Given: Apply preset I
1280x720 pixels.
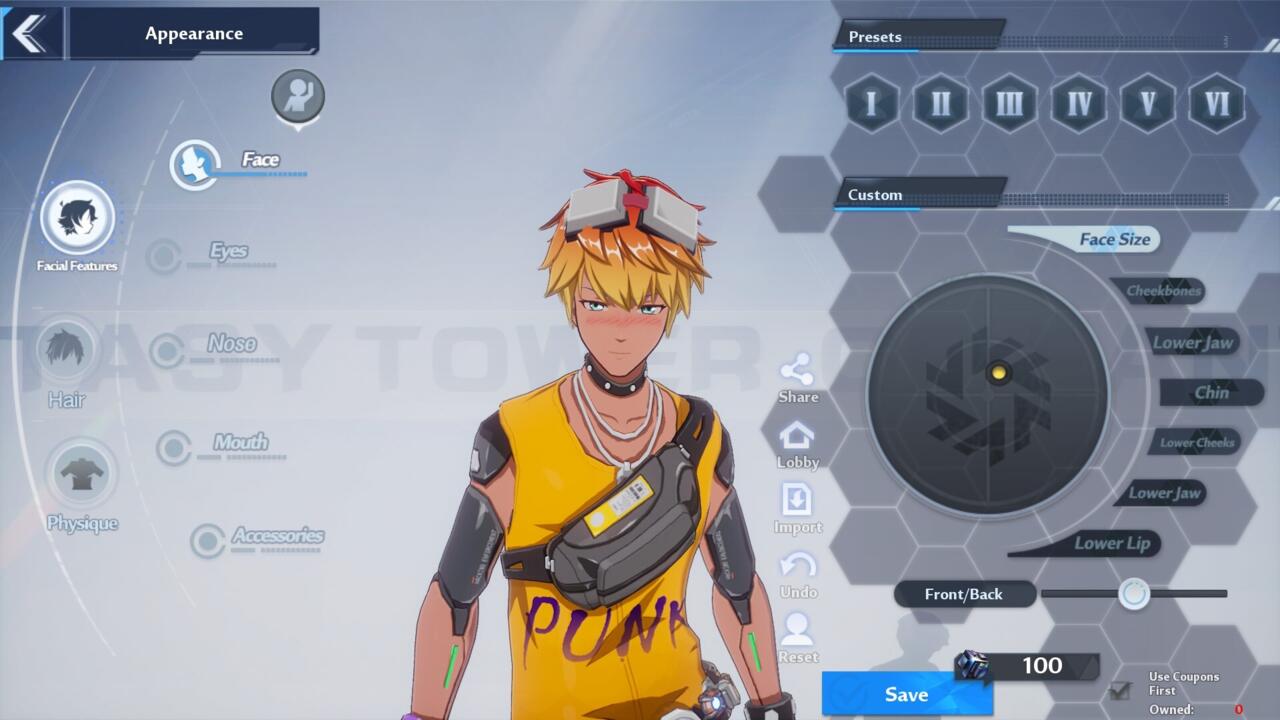Looking at the screenshot, I should coord(871,103).
